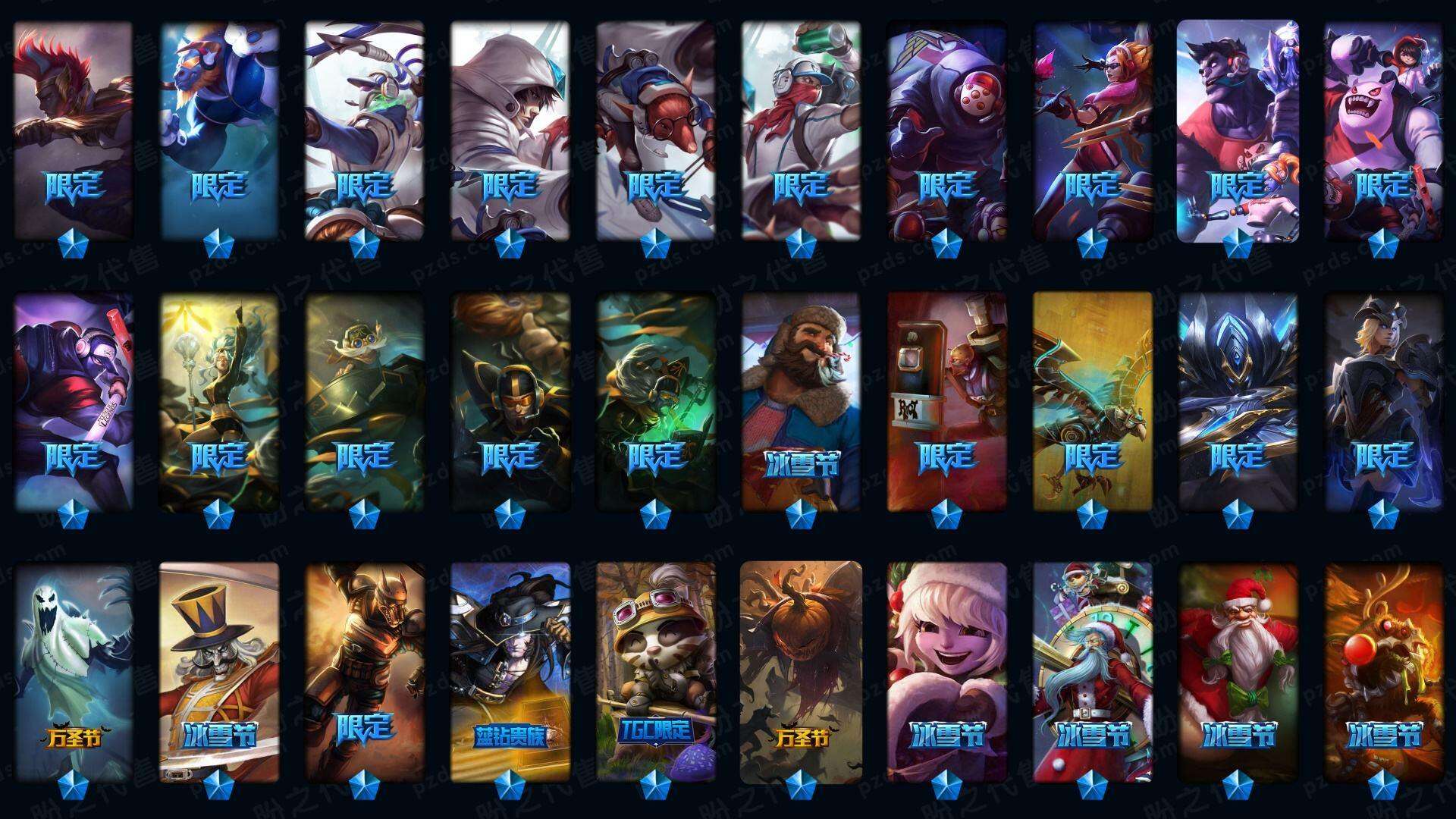Select the white ghost Halloween skin card

(73, 671)
